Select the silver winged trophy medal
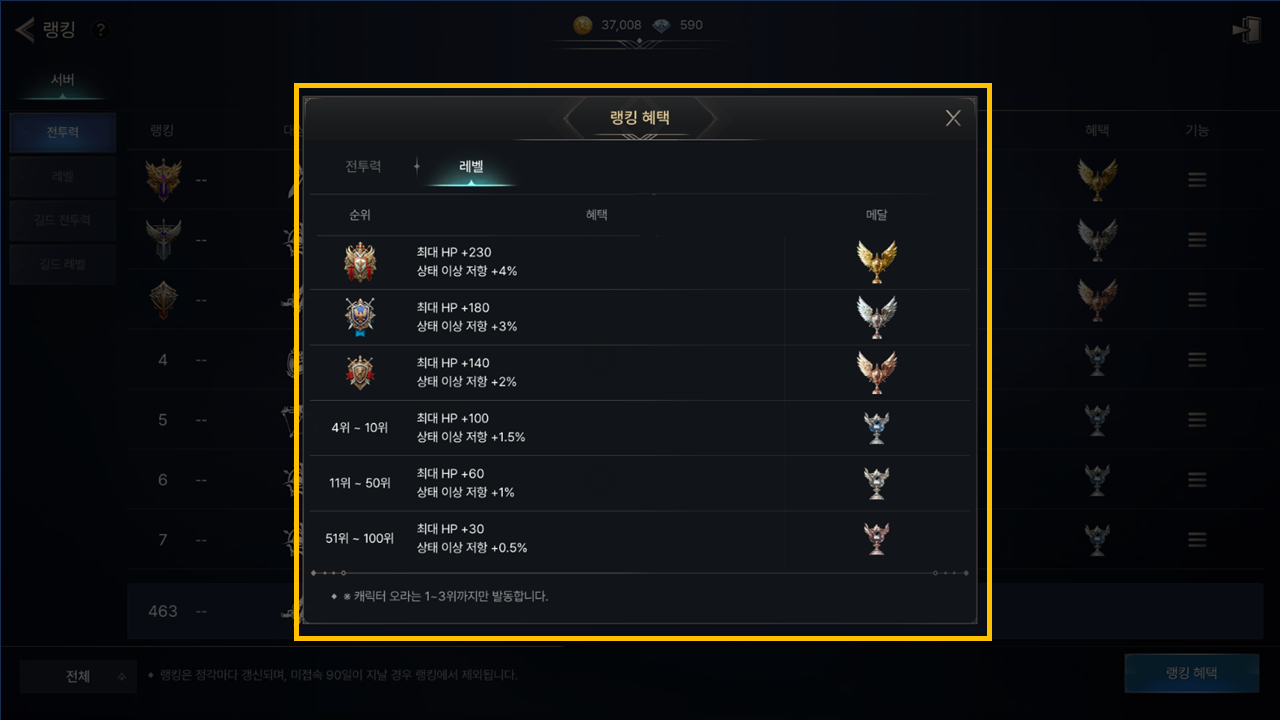This screenshot has height=720, width=1280. [876, 317]
